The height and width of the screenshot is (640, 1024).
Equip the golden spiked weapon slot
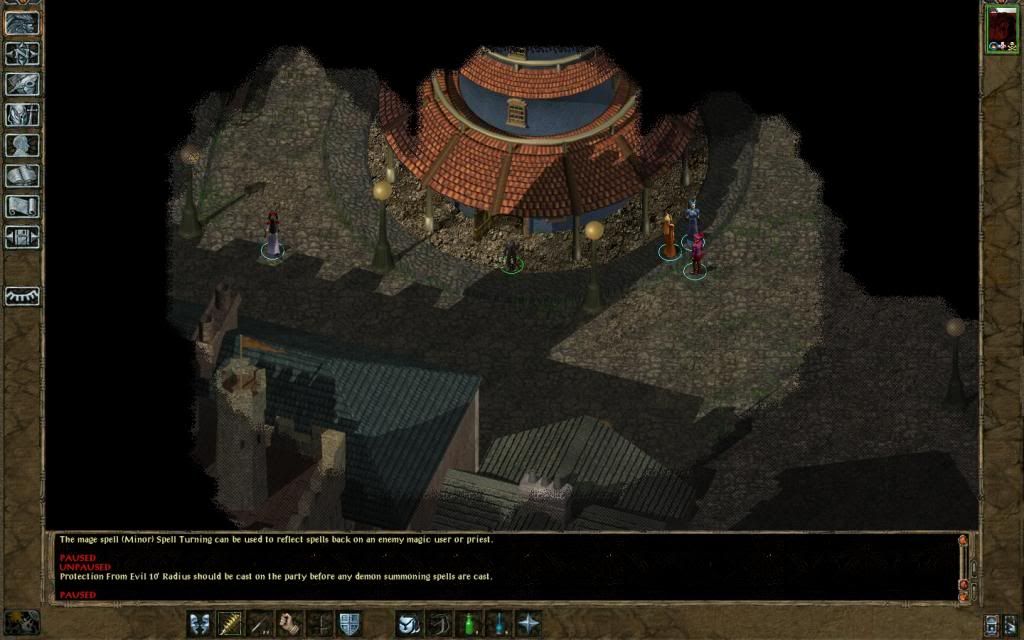point(230,623)
